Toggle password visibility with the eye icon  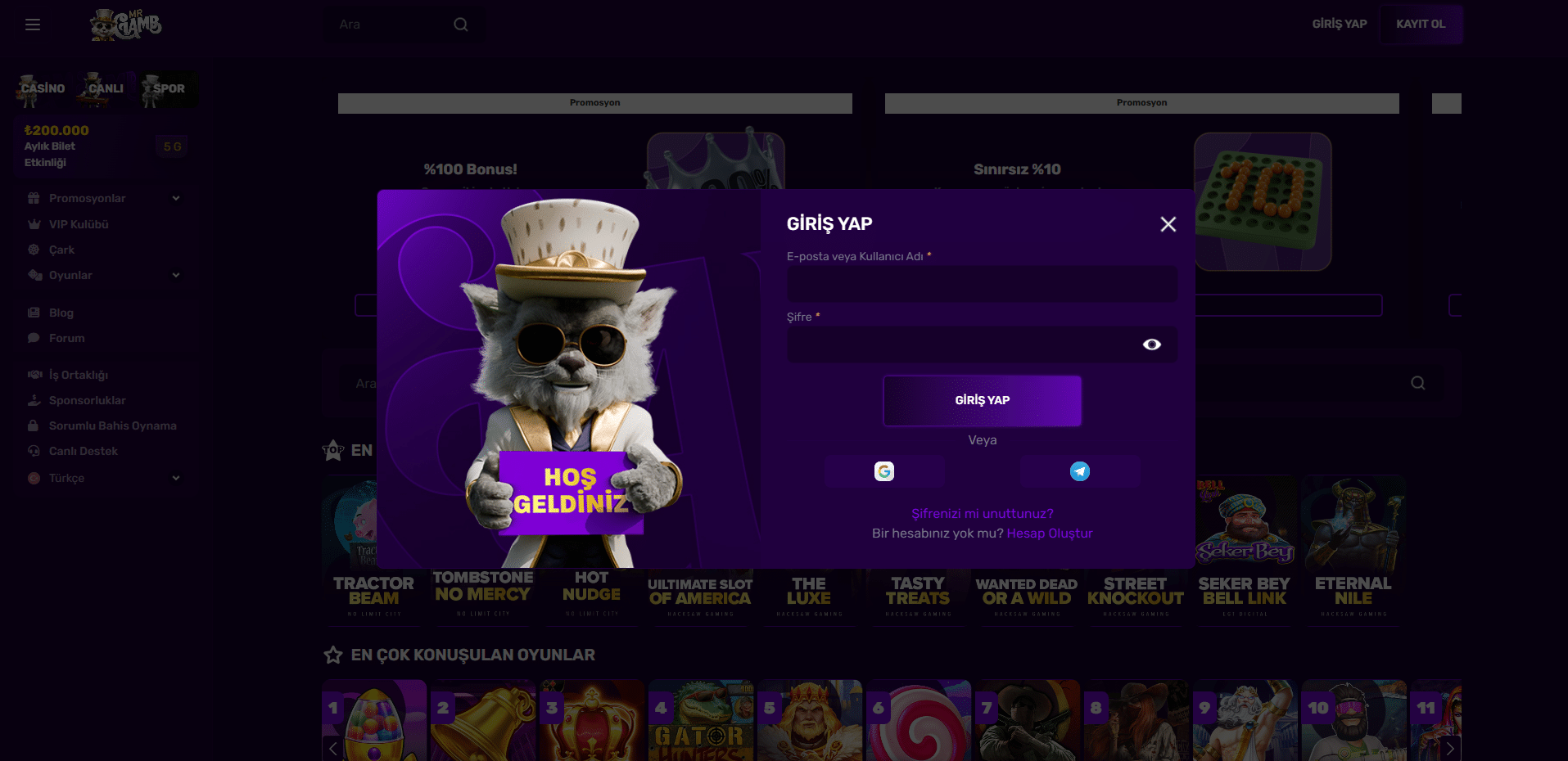point(1151,344)
